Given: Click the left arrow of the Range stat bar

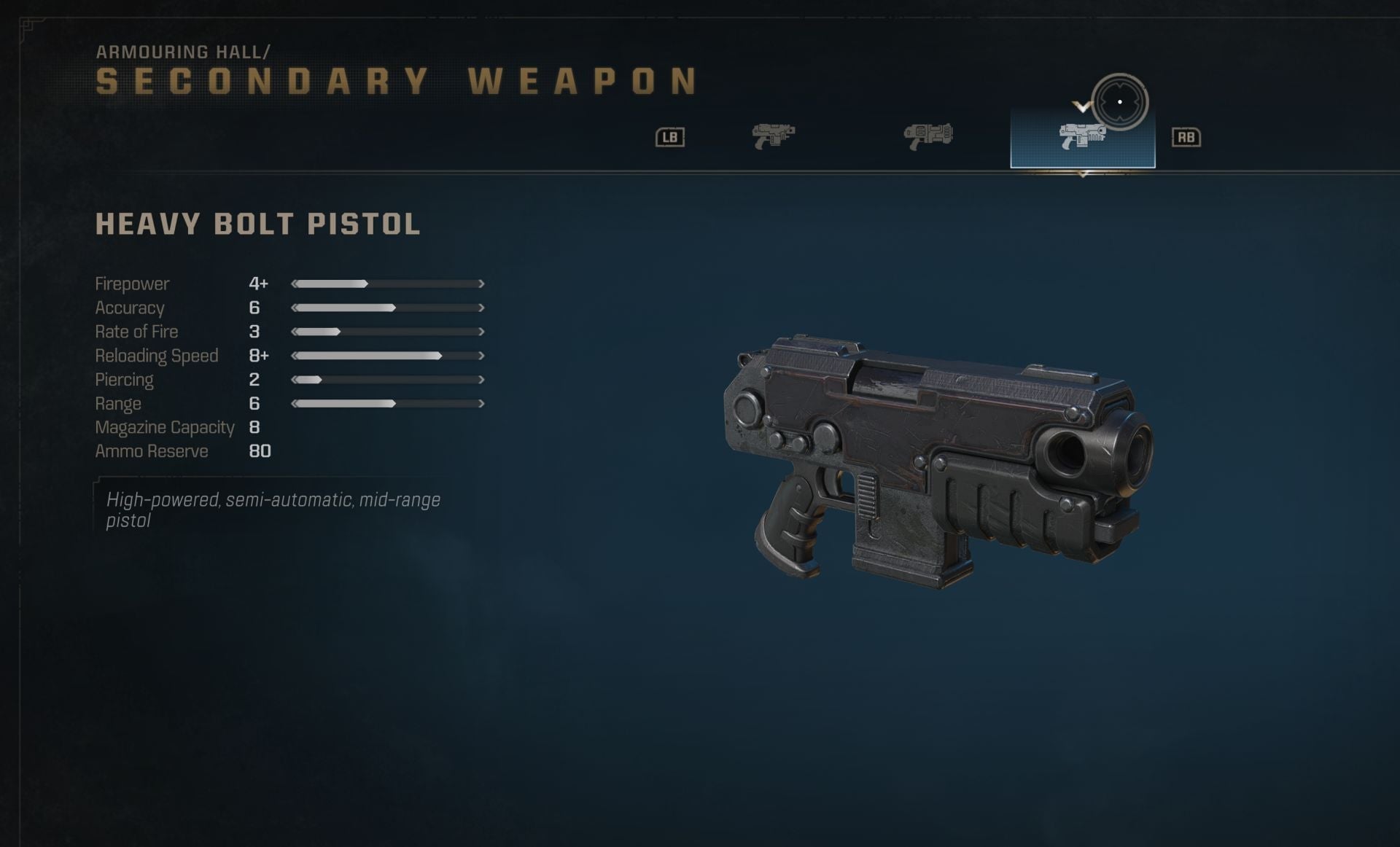Looking at the screenshot, I should coord(295,404).
